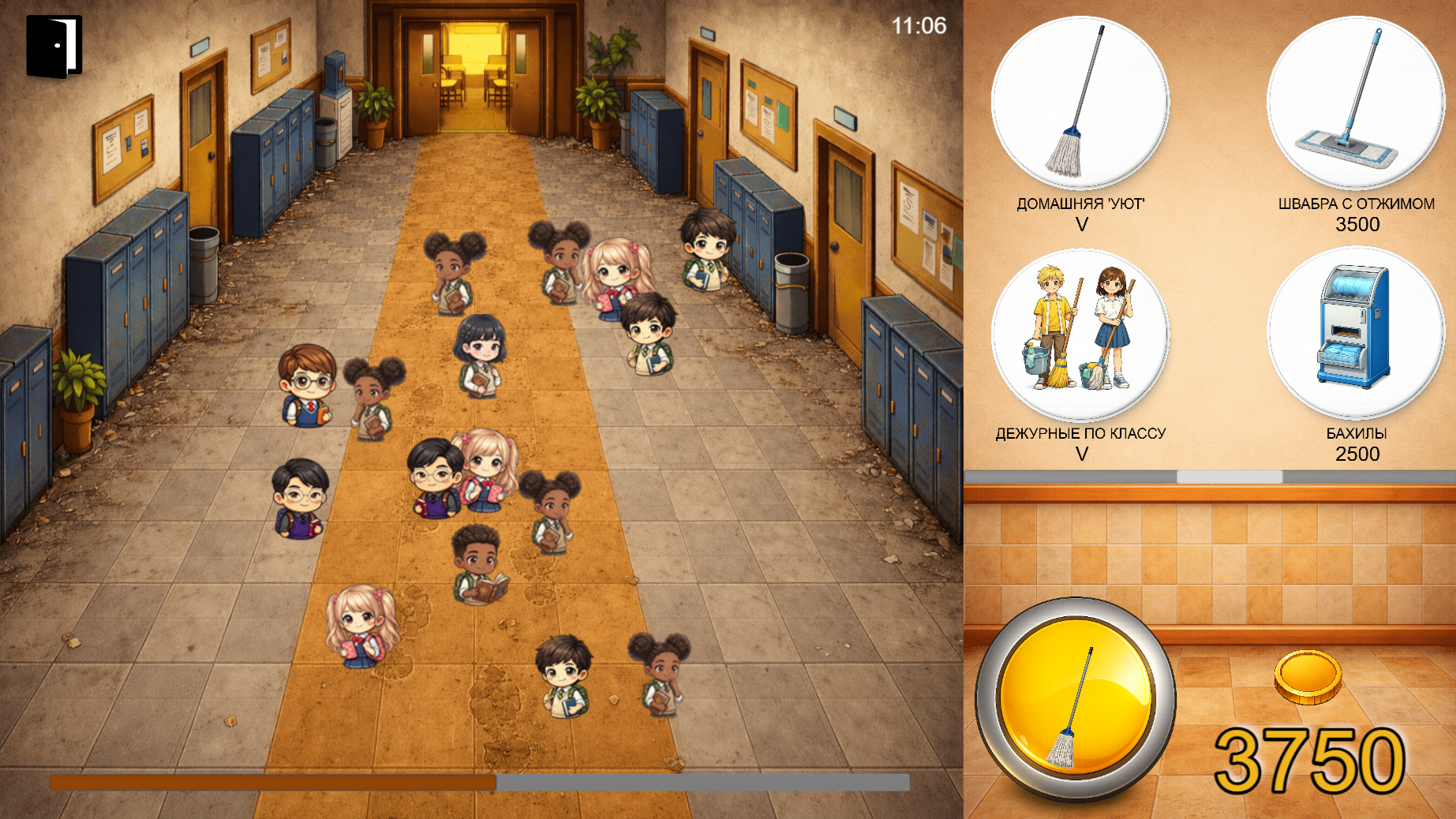
Task: Select the 'Домашняя Уют' mop upgrade icon
Action: click(x=1083, y=103)
